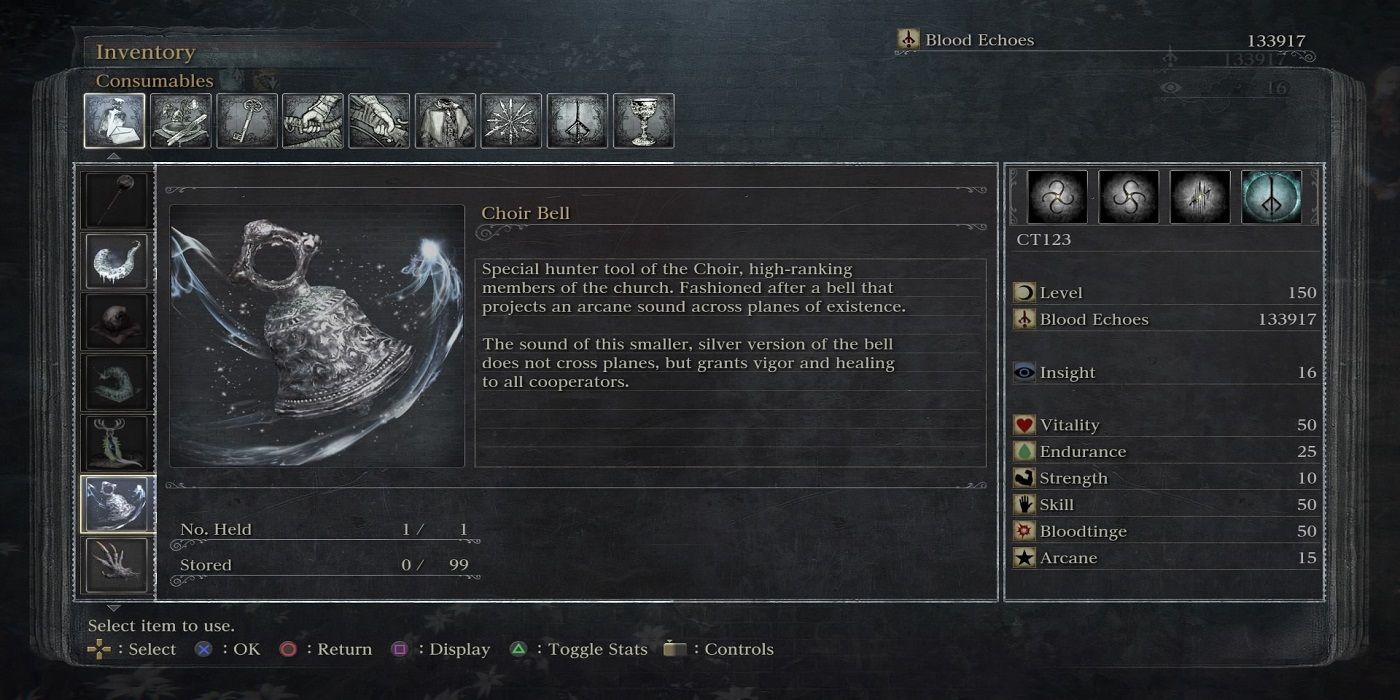Show the Attire coat category
Screen dimensions: 1400x700
[445, 121]
